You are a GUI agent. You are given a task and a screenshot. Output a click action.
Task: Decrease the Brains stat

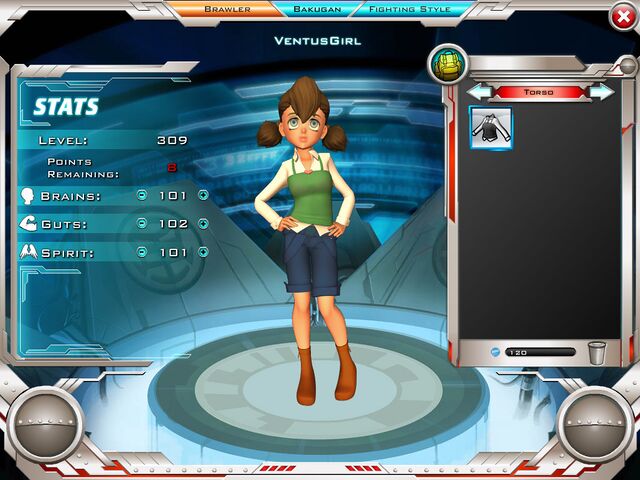coord(141,196)
